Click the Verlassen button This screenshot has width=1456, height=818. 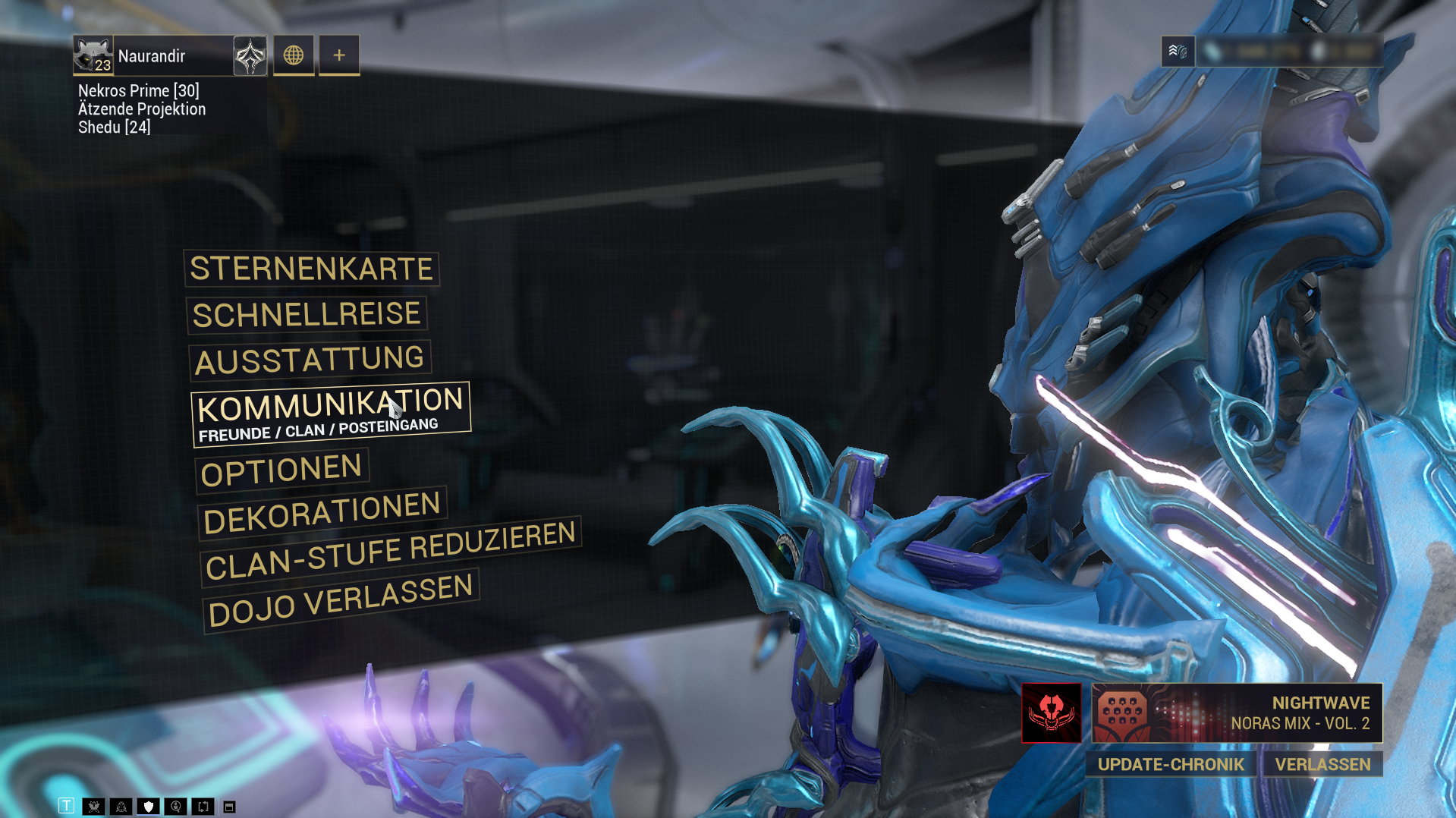pos(1322,764)
